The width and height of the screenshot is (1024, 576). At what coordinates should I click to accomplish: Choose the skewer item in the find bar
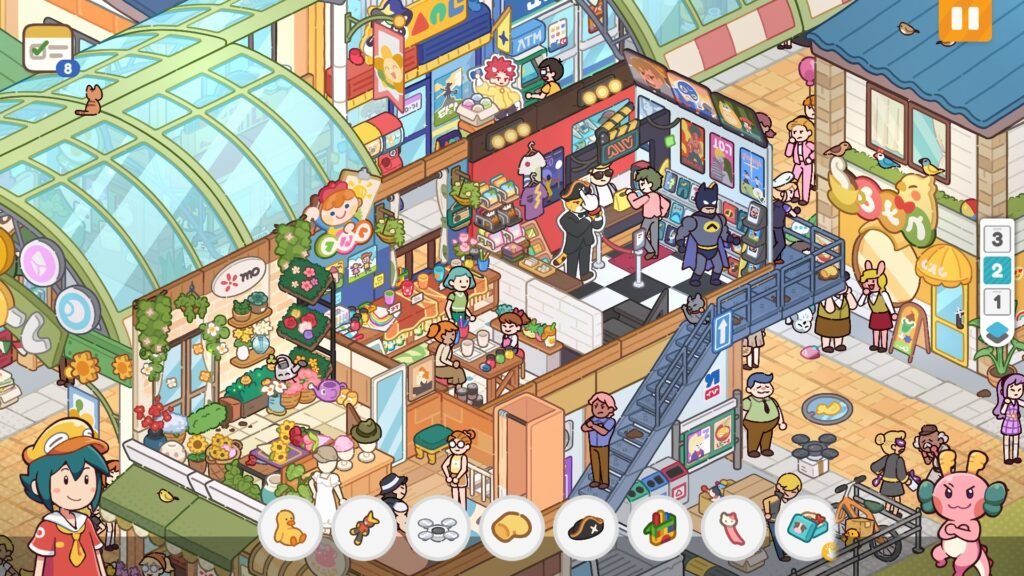click(x=364, y=527)
